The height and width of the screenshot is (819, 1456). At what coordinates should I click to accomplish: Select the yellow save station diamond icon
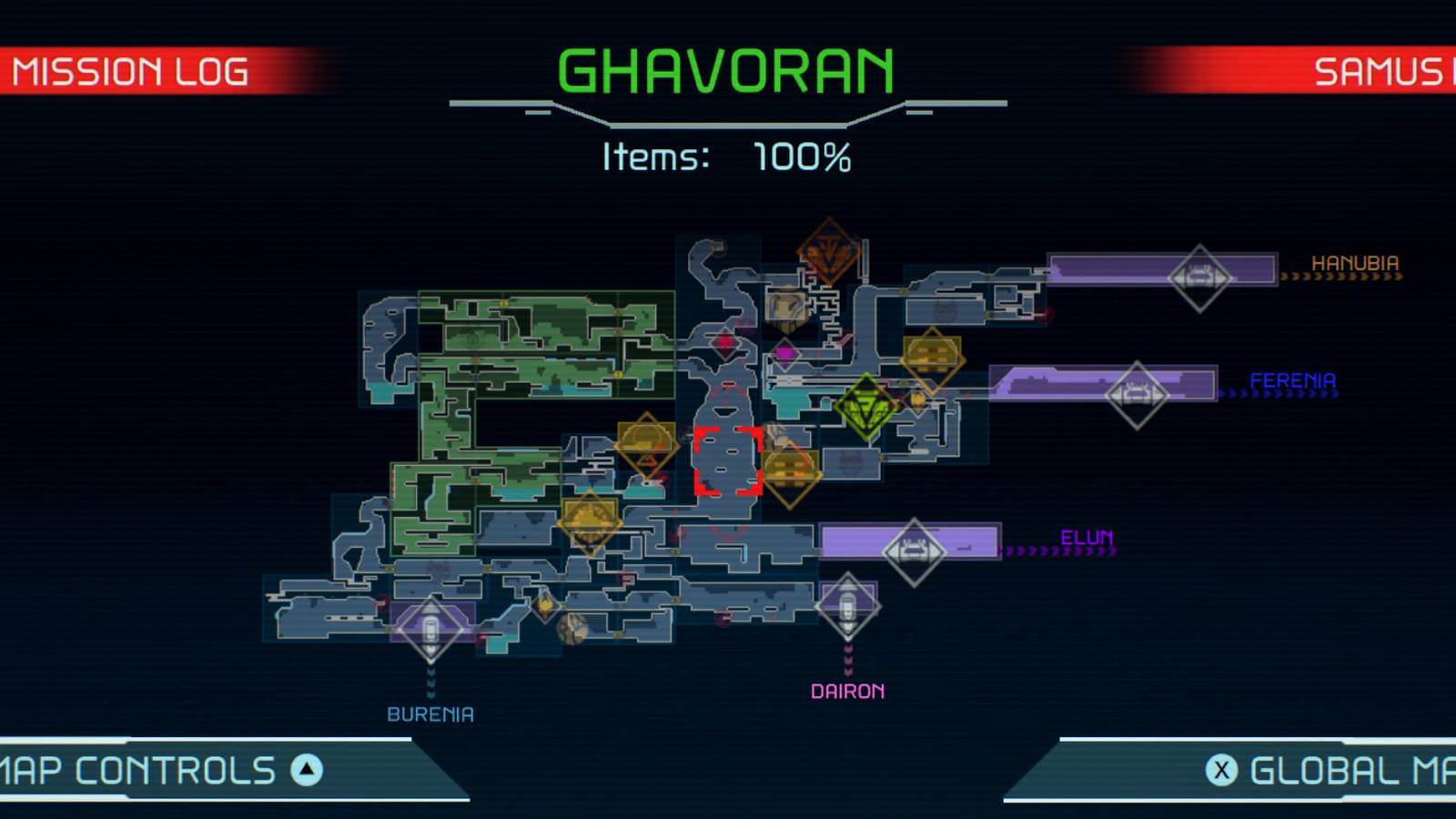(x=934, y=357)
